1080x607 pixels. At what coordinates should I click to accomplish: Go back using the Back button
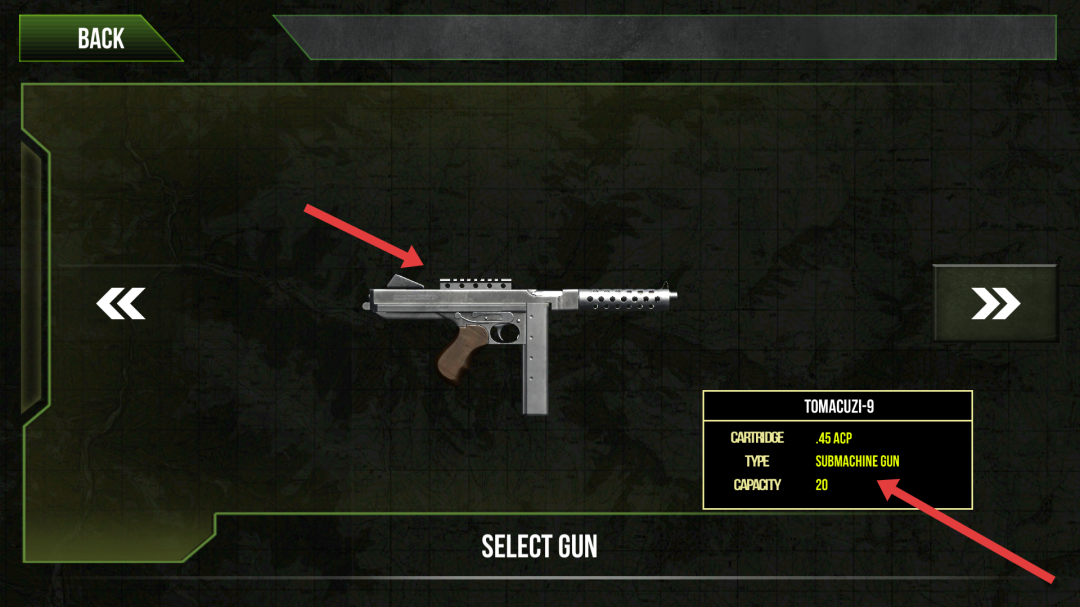tap(100, 39)
